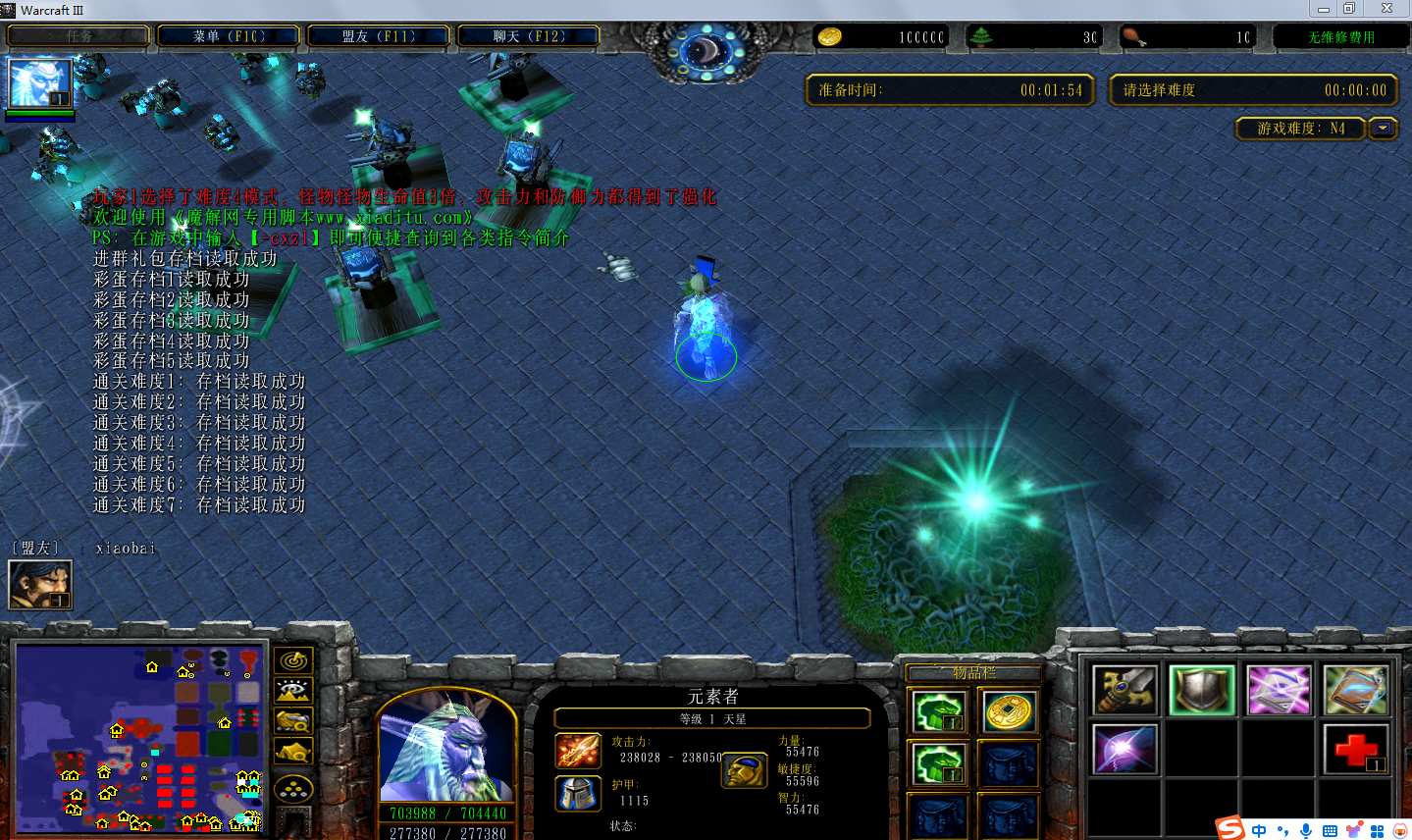
Task: Open the 聊天 (F12) chat log
Action: tap(529, 36)
